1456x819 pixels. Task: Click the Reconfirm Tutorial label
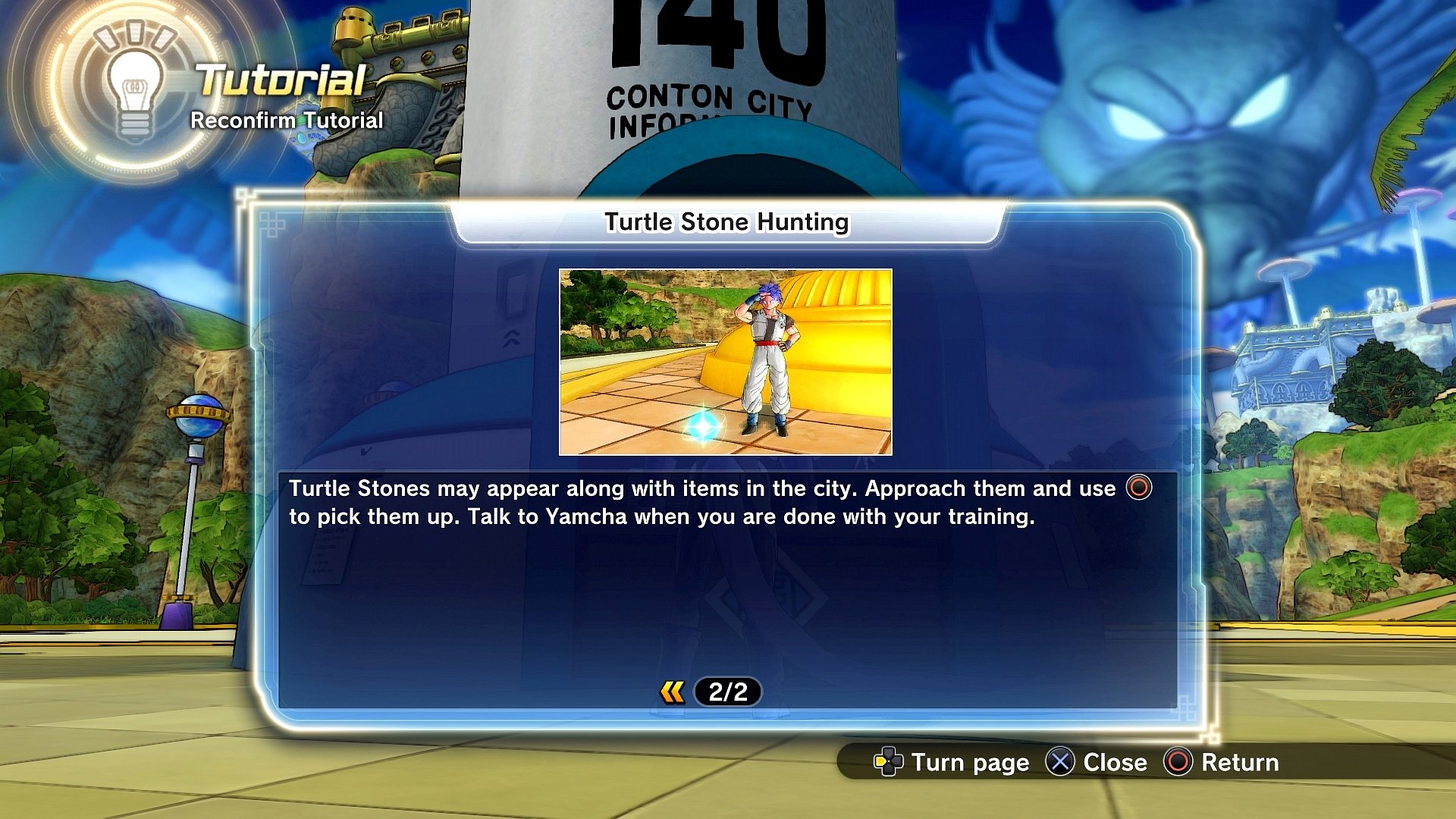(x=287, y=120)
